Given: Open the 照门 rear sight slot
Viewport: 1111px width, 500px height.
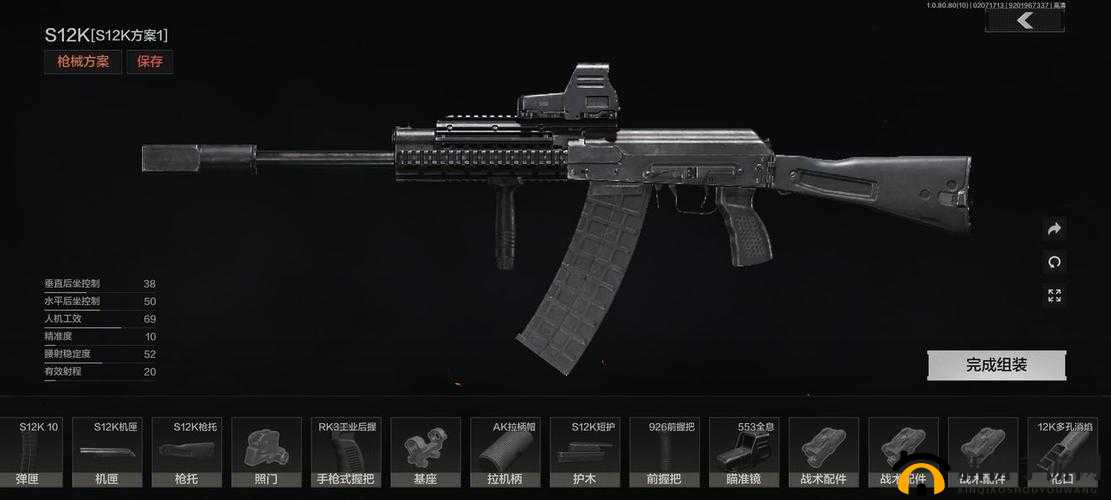Looking at the screenshot, I should (x=266, y=453).
